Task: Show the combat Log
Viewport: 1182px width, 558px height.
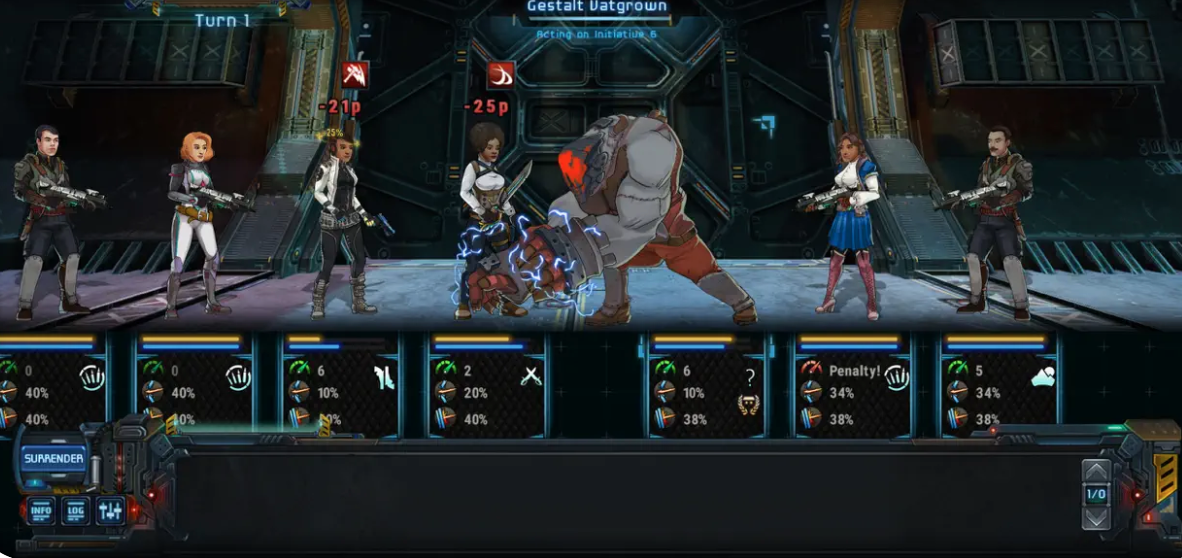Action: [76, 511]
